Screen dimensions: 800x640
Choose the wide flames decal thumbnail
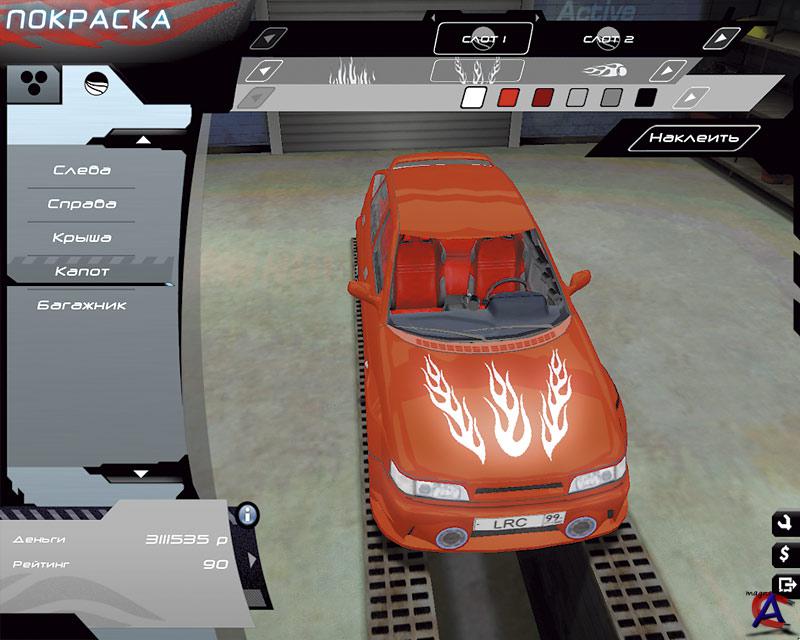click(x=352, y=71)
